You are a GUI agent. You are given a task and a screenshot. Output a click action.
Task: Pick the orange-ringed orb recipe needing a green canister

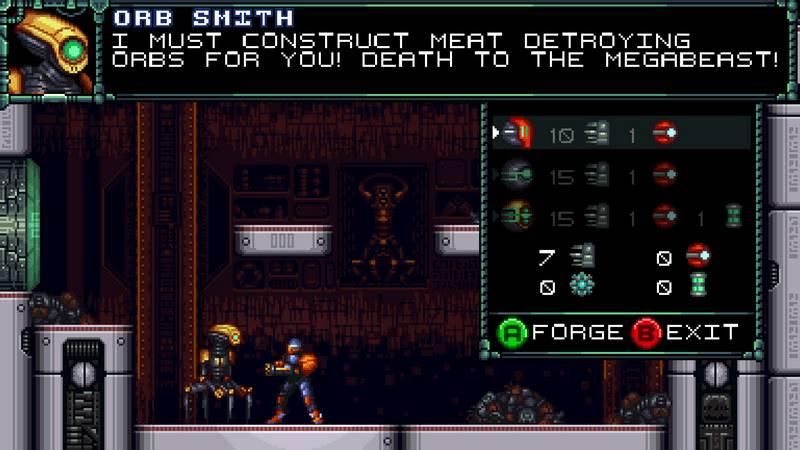(x=620, y=215)
